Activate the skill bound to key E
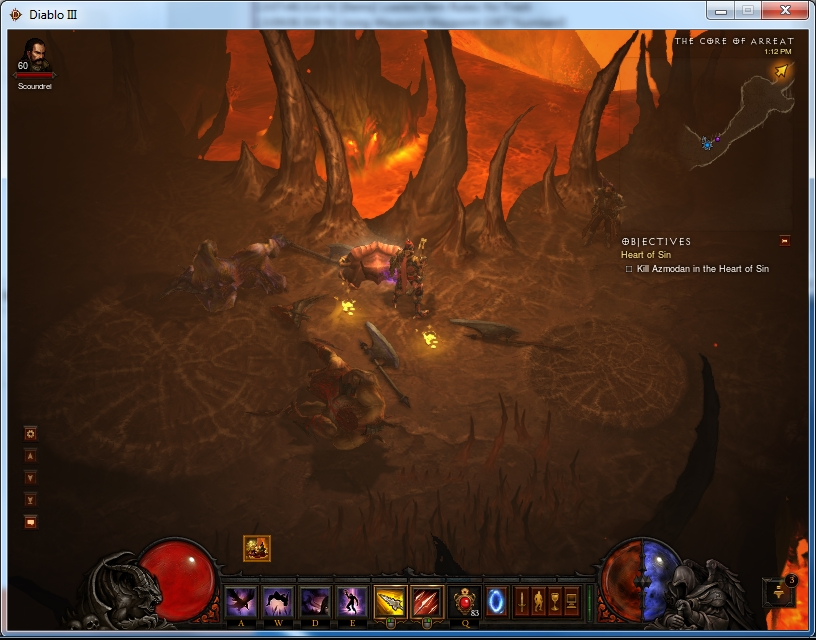The image size is (816, 640). 351,602
